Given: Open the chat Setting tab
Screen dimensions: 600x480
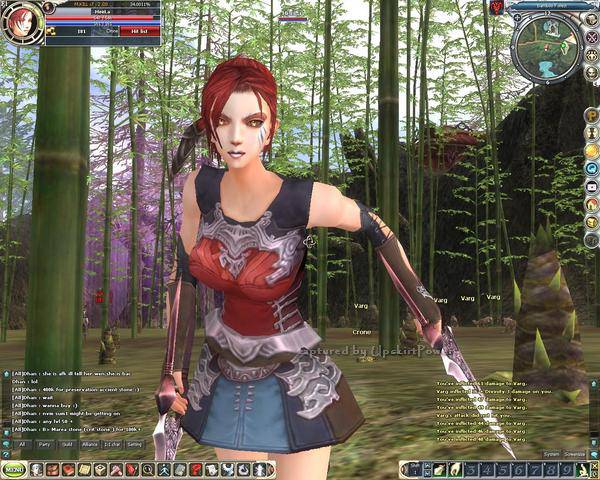Looking at the screenshot, I should (x=134, y=444).
